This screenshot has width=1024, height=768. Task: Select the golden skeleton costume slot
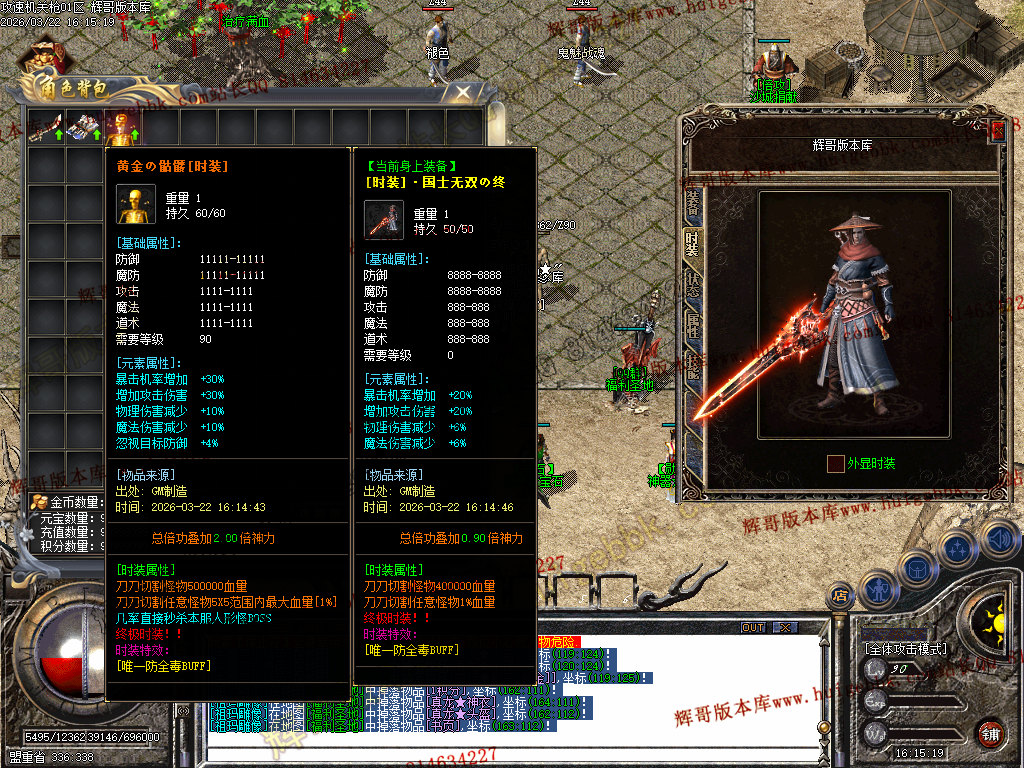click(x=124, y=127)
